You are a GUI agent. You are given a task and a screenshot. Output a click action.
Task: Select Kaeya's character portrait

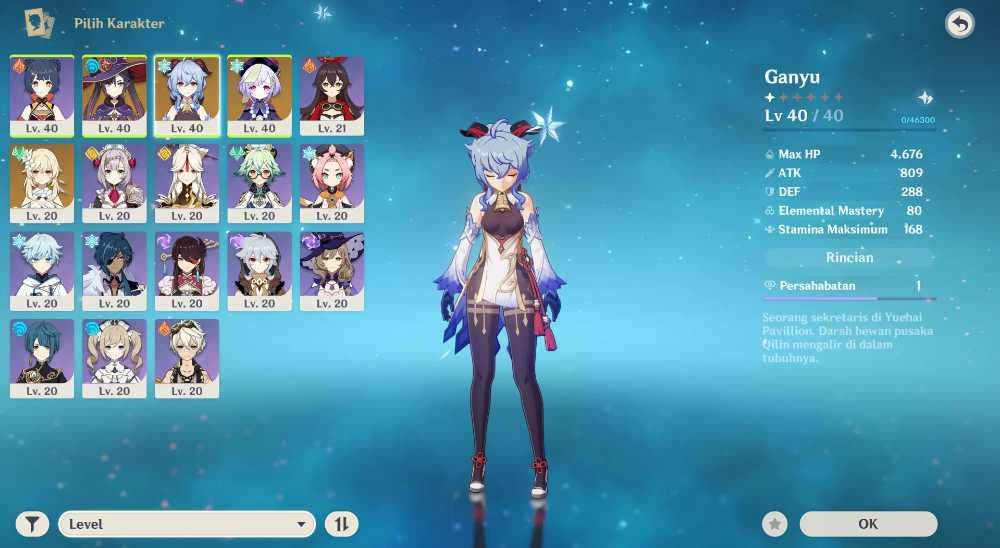coord(114,271)
